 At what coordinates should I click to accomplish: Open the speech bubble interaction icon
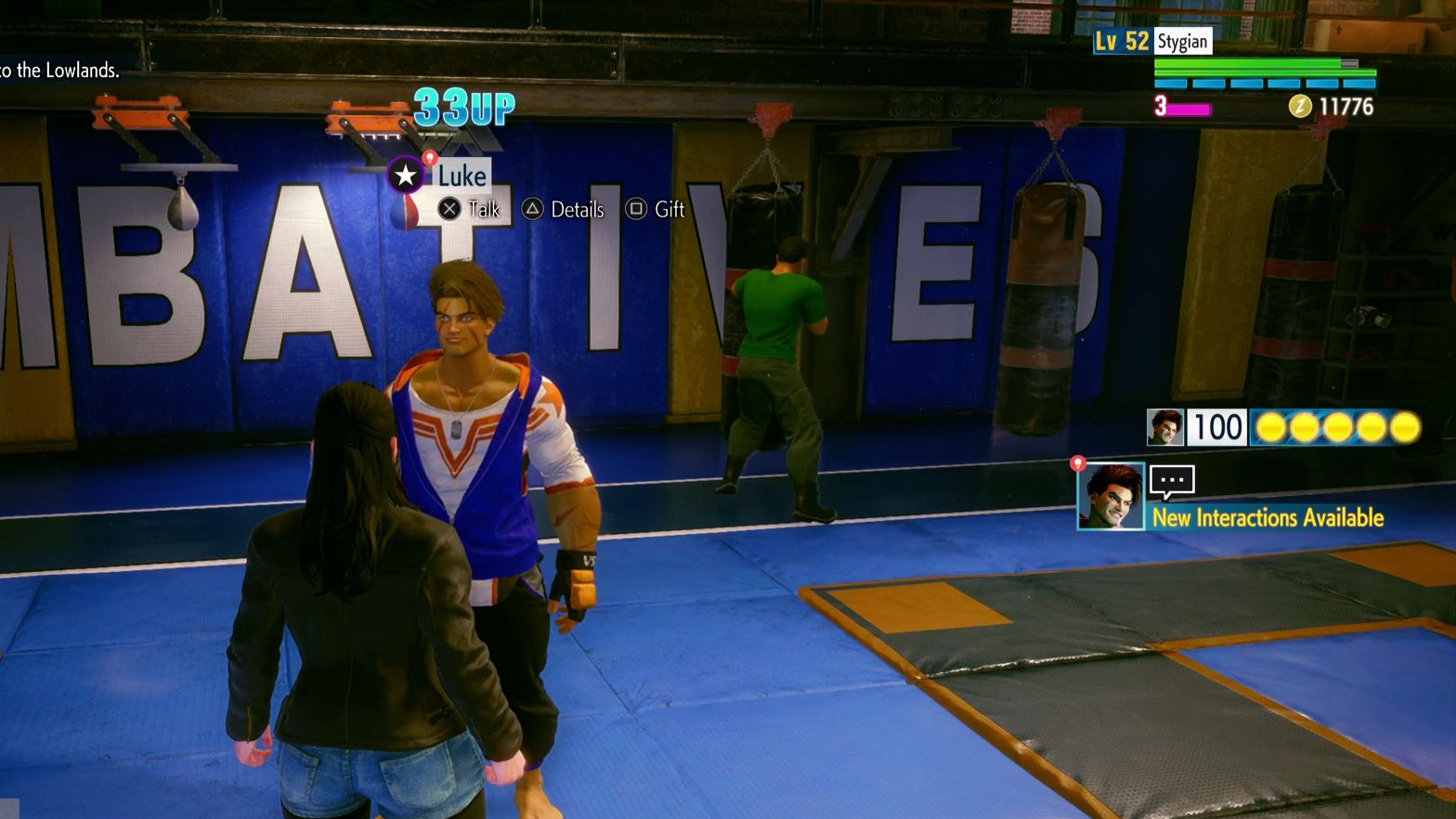coord(1171,479)
